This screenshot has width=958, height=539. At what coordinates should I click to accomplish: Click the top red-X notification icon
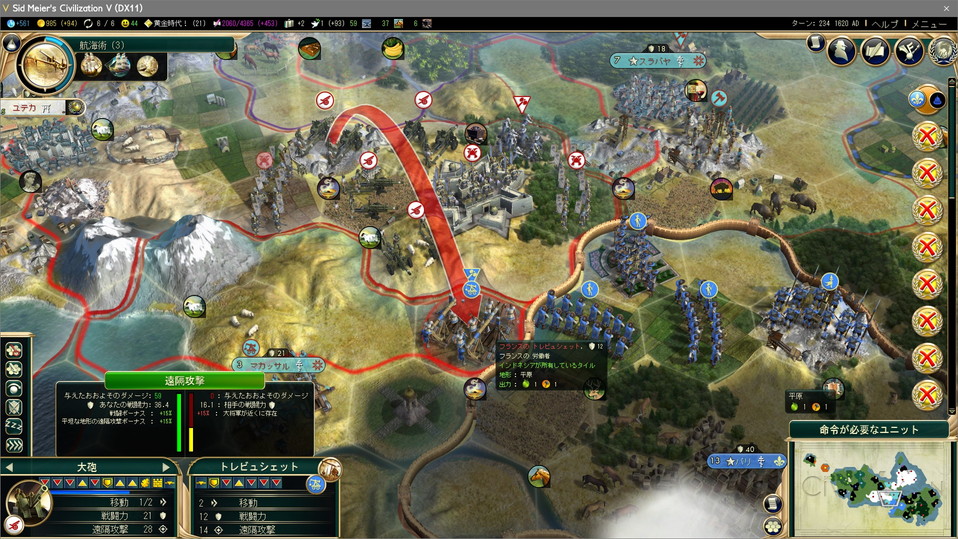point(928,136)
